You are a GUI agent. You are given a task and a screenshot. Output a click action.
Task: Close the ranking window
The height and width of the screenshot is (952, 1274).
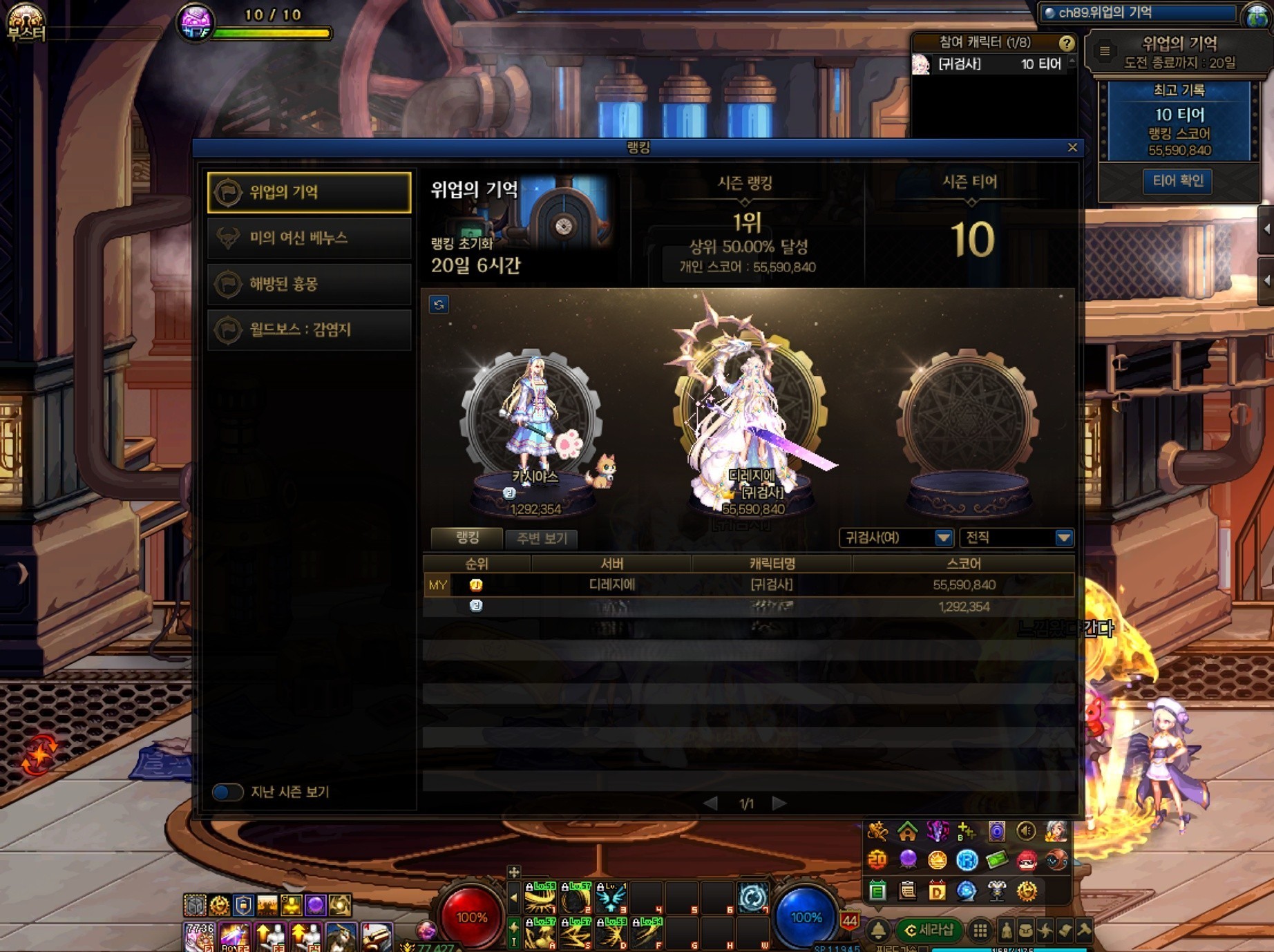(x=1072, y=147)
